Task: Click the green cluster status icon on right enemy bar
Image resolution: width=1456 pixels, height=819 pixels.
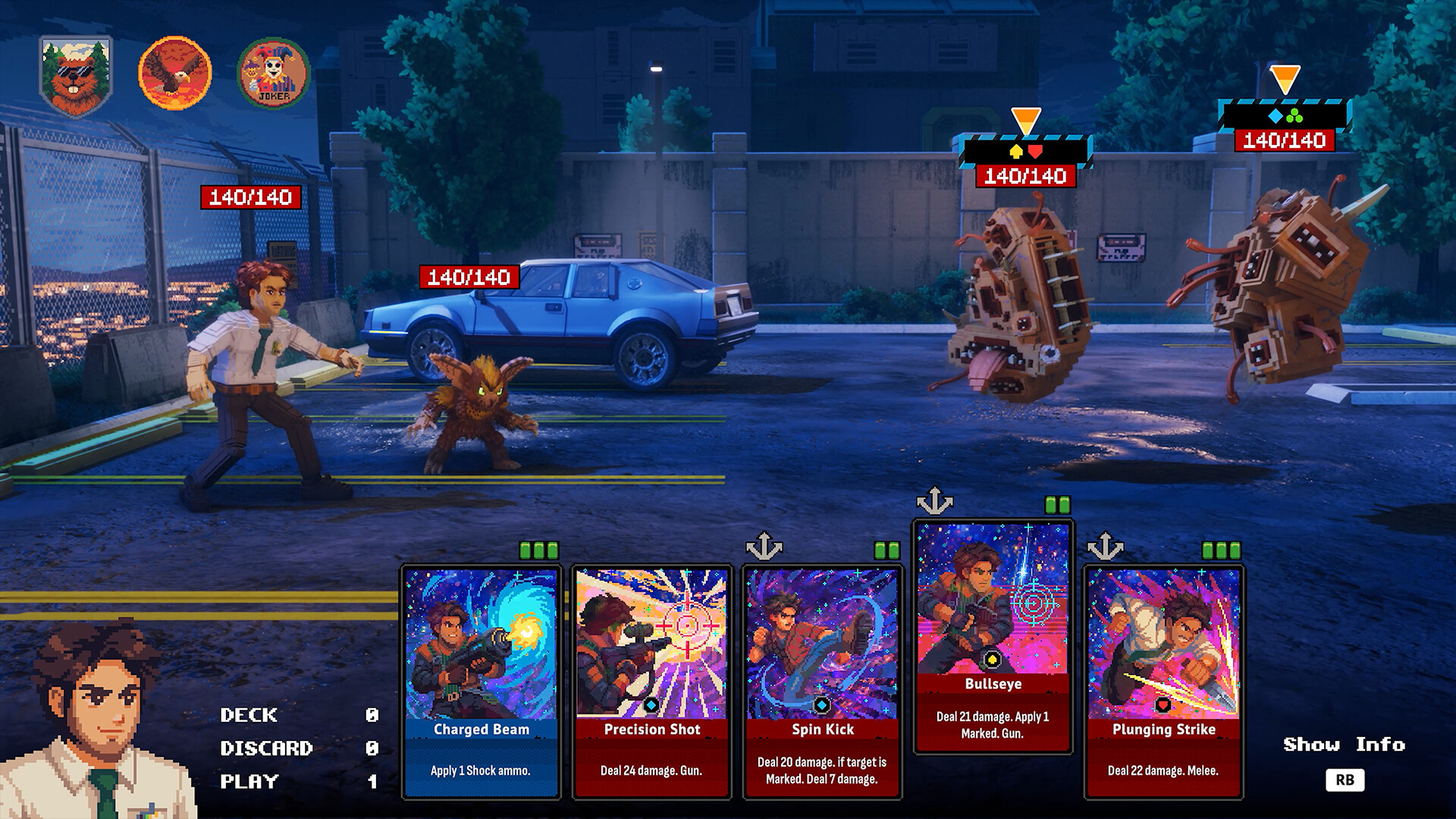Action: (1294, 115)
